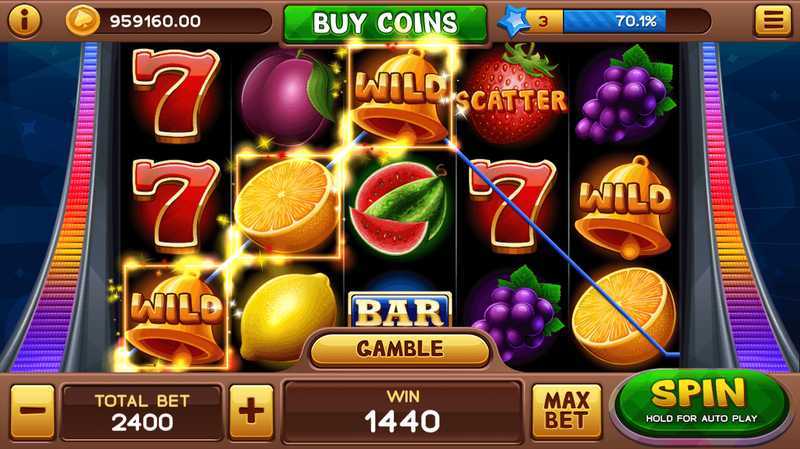
Task: Increase total bet with plus button
Action: click(249, 409)
